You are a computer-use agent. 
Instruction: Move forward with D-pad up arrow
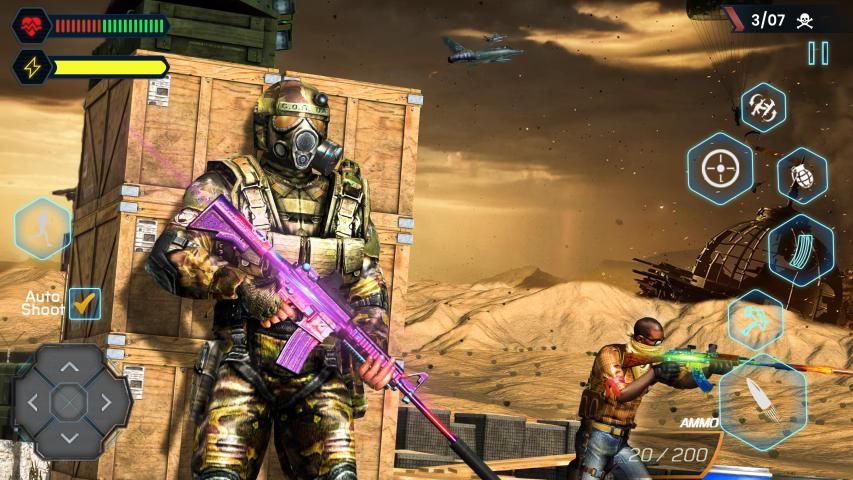tap(69, 367)
